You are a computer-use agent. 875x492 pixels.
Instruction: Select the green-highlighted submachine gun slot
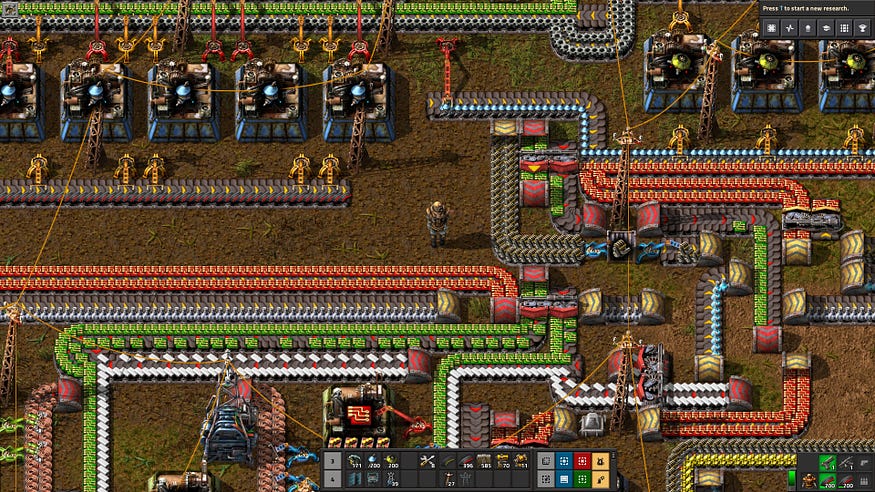pos(826,461)
